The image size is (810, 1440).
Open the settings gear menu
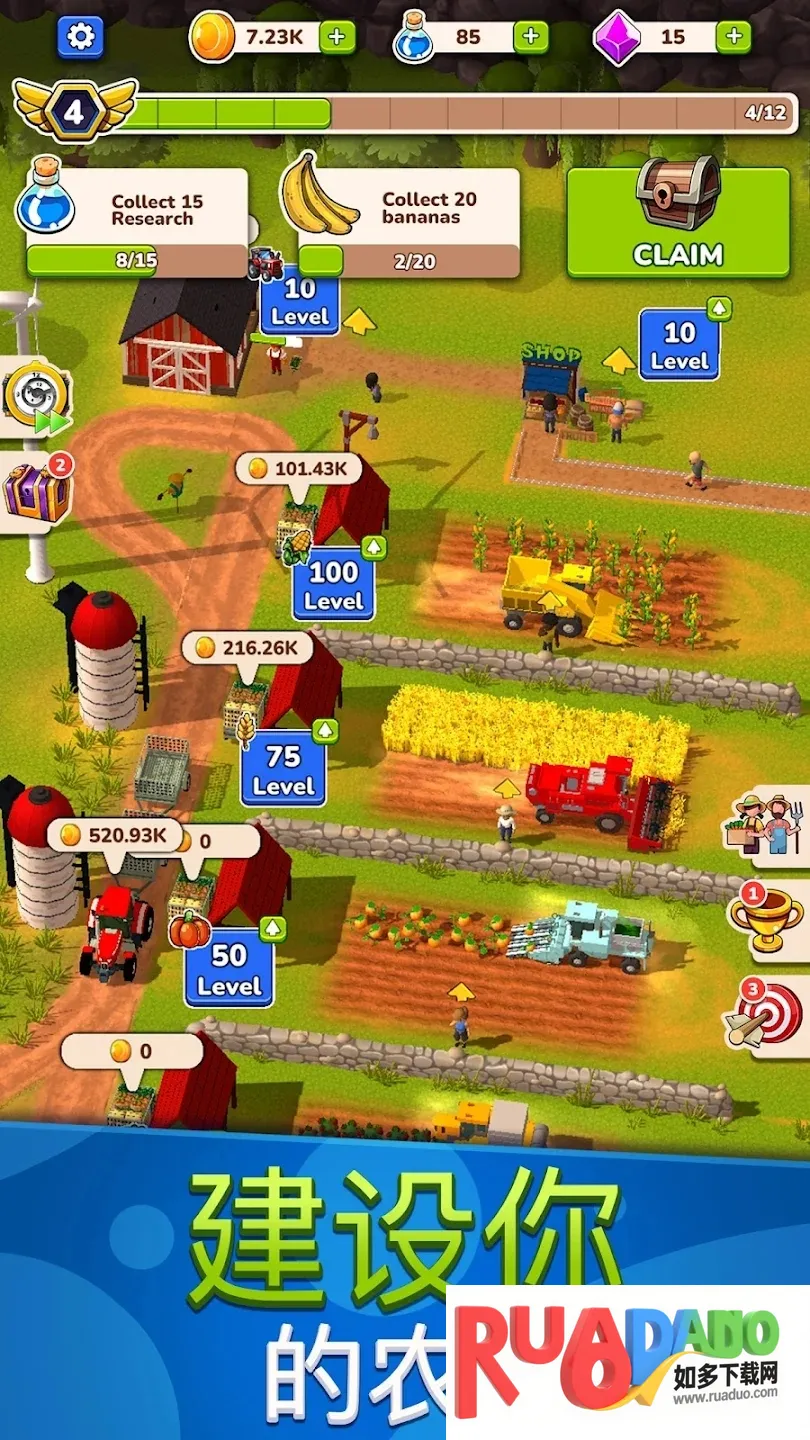point(81,37)
